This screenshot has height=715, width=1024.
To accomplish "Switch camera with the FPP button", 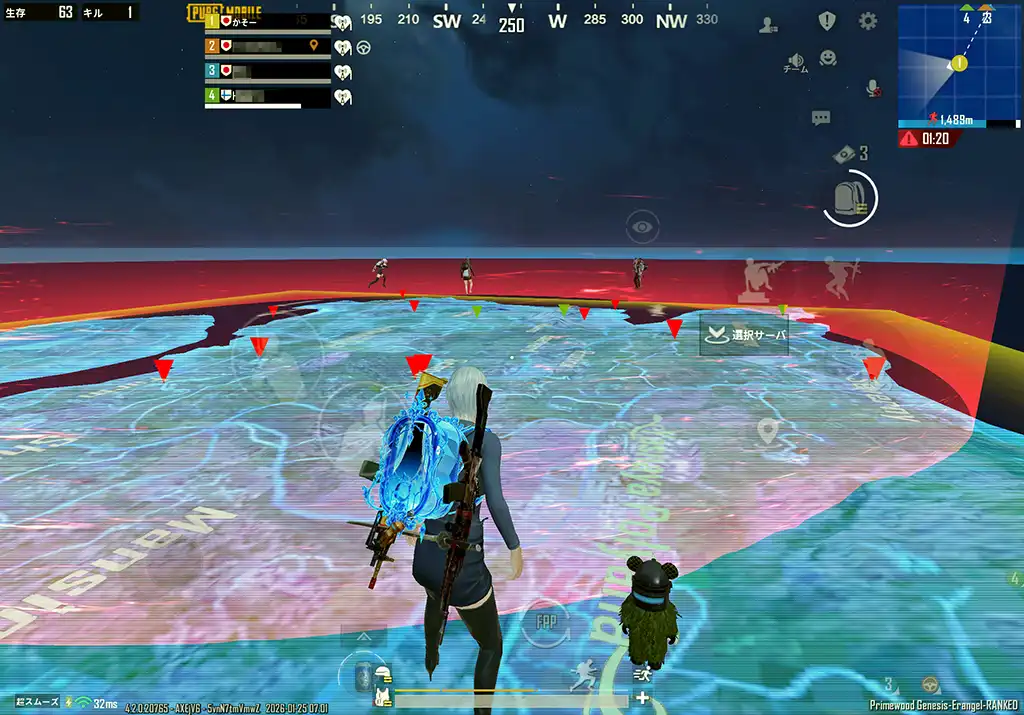I will [x=546, y=620].
